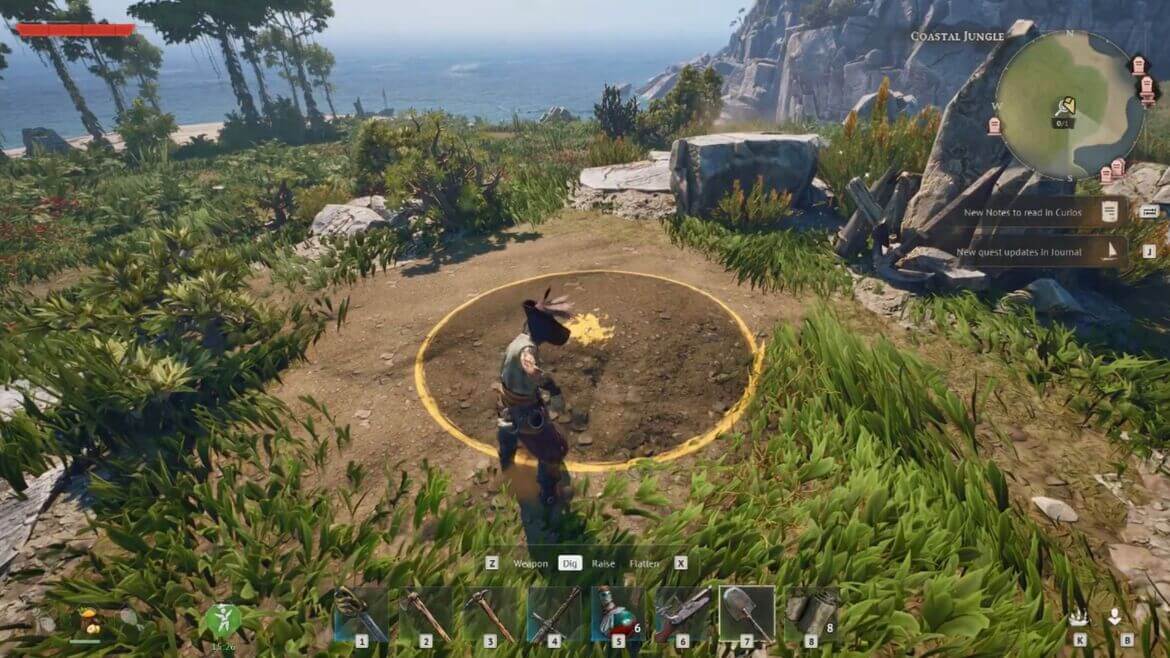Use the red potion flask slot
This screenshot has width=1170, height=658.
point(617,612)
